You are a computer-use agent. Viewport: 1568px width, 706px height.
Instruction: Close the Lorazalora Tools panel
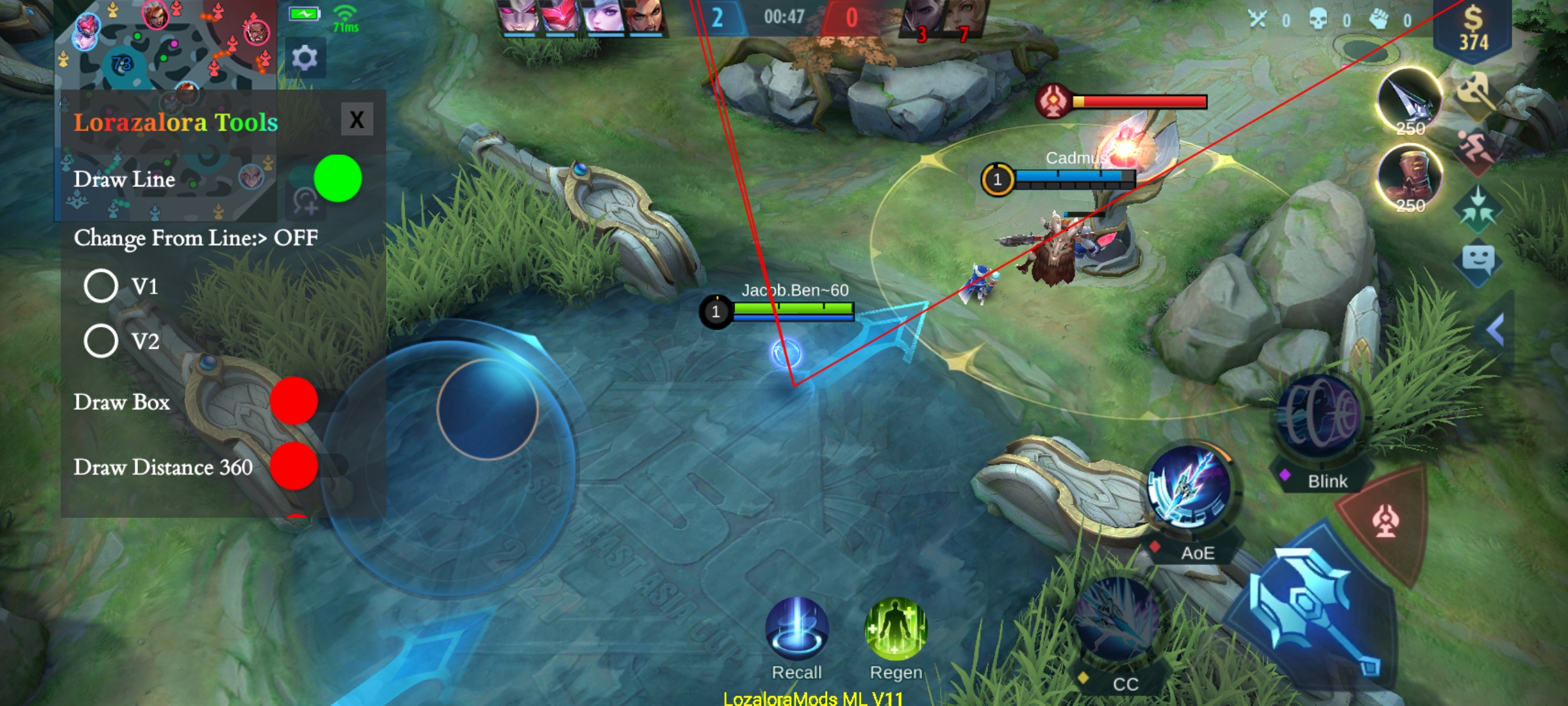[x=357, y=119]
